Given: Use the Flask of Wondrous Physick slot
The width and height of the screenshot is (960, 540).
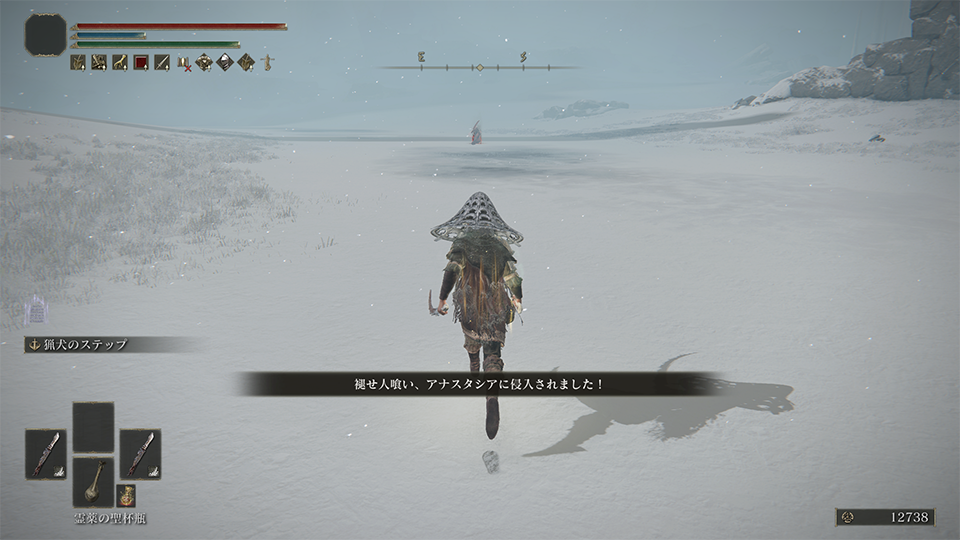Looking at the screenshot, I should tap(92, 482).
